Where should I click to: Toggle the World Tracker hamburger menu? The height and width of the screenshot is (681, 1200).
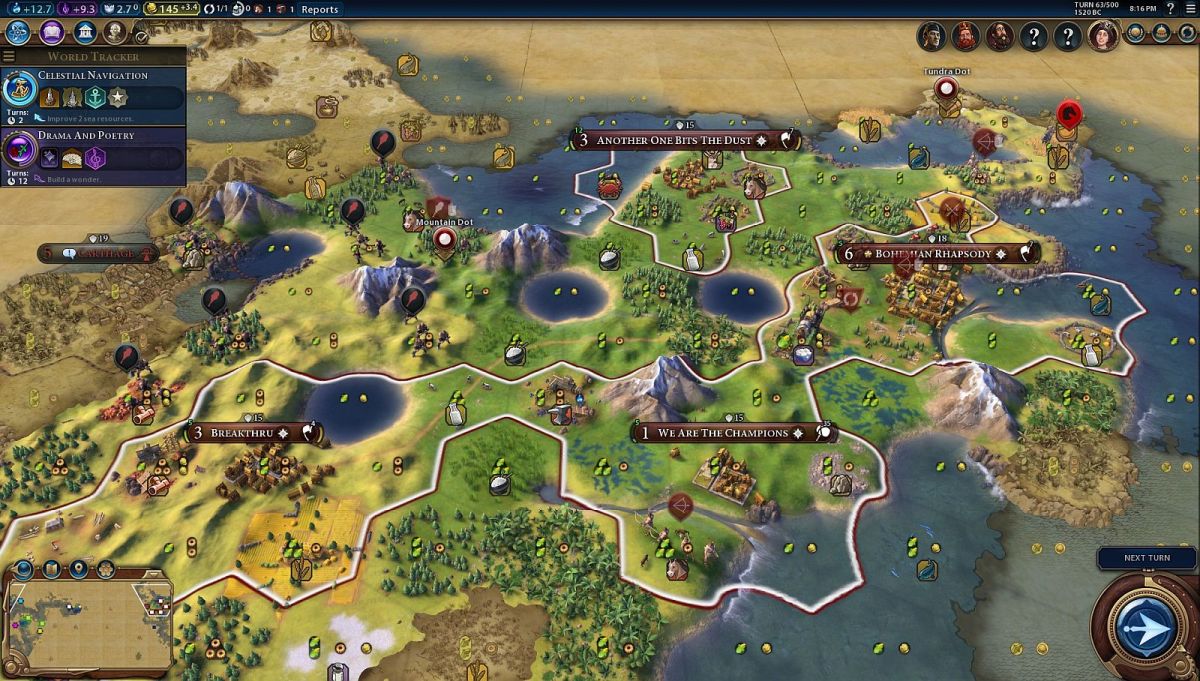[9, 56]
